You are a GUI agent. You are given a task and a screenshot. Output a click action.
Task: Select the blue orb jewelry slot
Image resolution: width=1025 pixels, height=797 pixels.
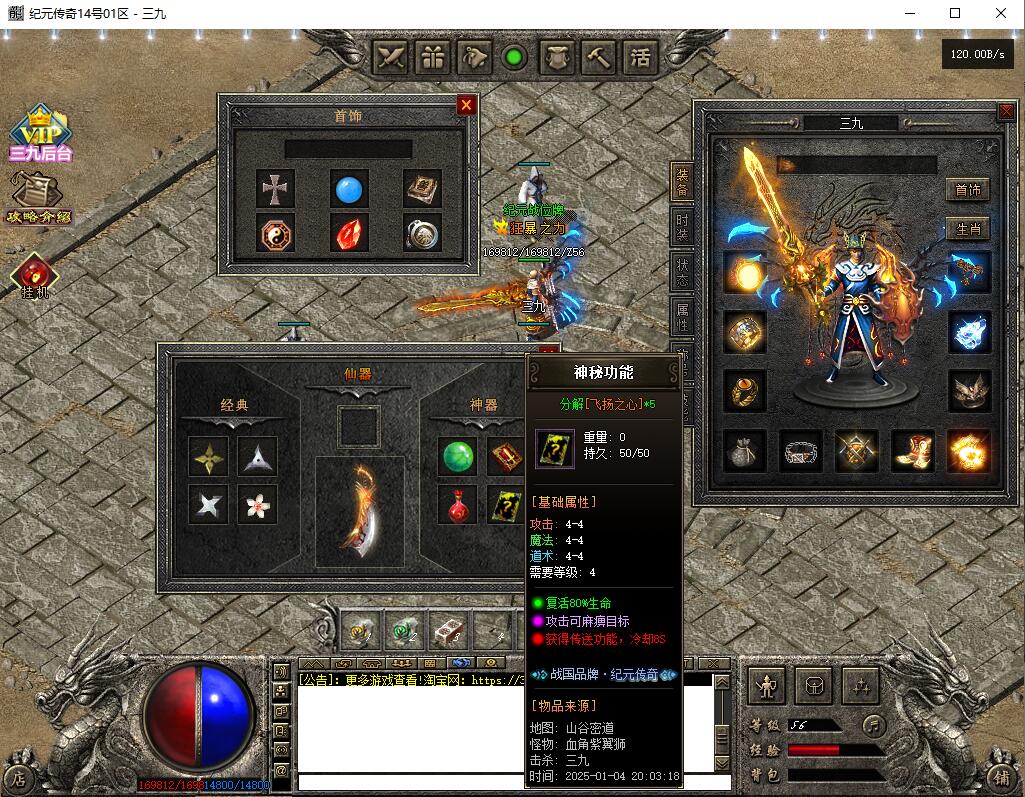(x=349, y=188)
